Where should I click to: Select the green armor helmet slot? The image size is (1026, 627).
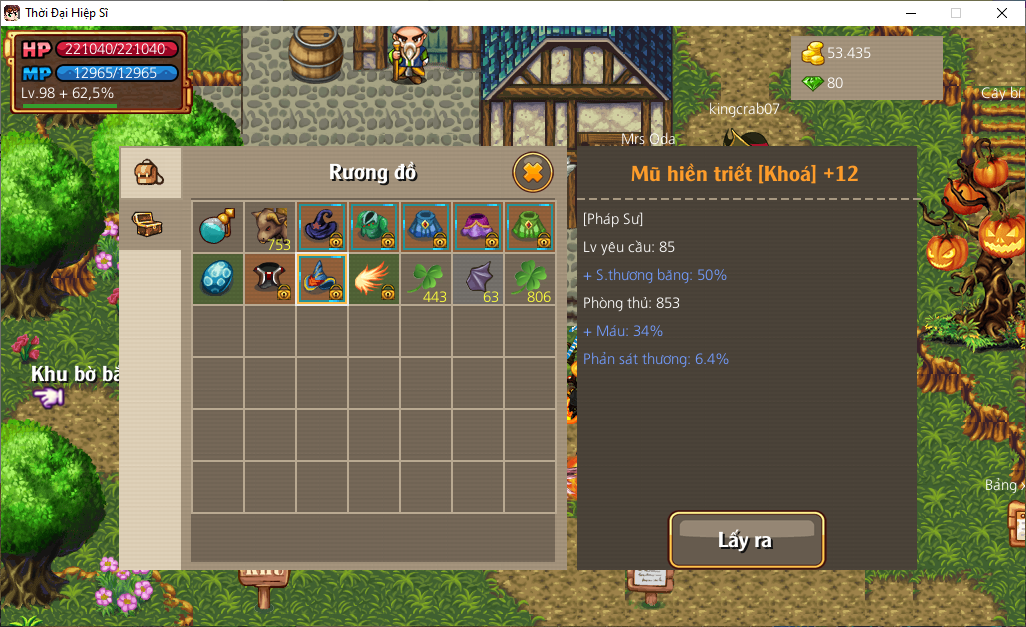pyautogui.click(x=374, y=227)
